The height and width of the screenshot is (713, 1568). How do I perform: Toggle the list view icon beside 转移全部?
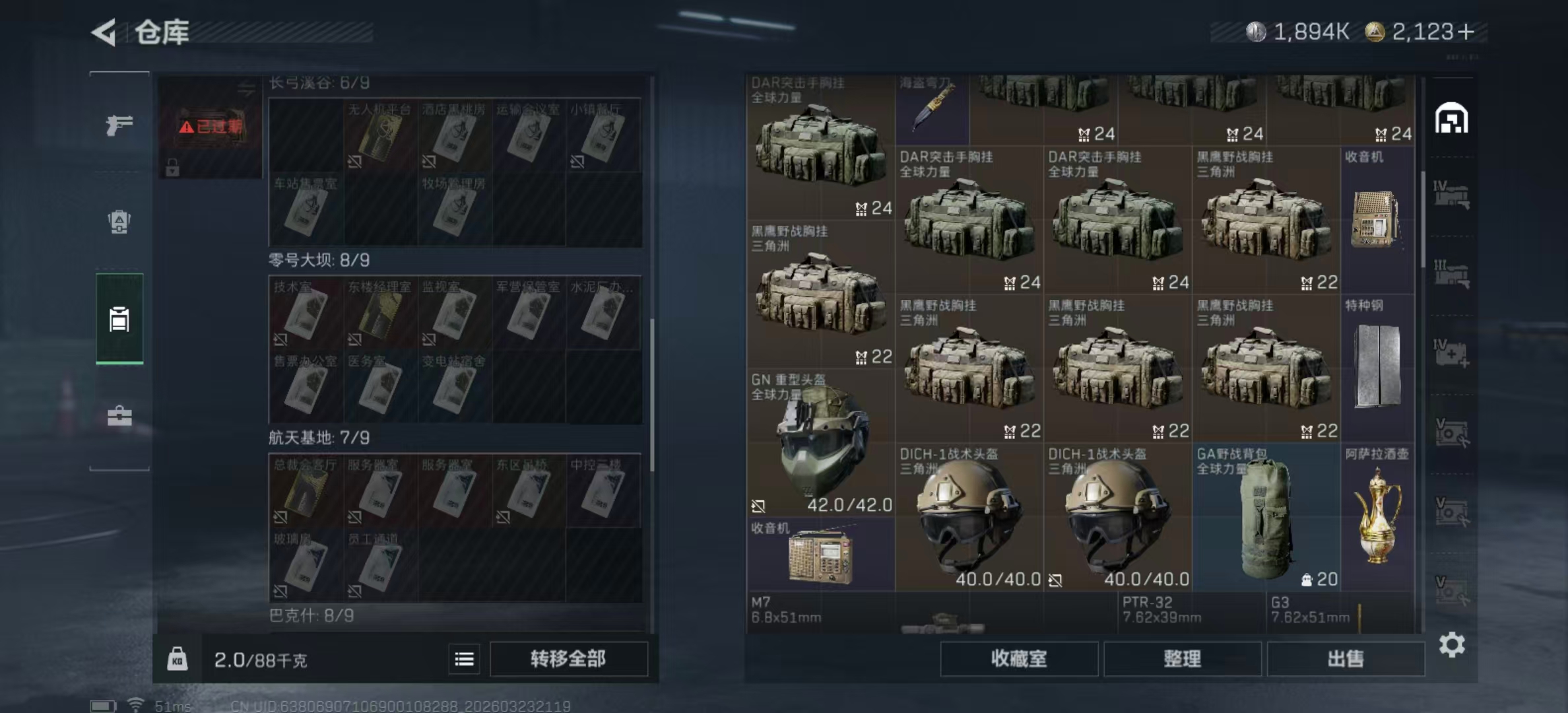(465, 660)
